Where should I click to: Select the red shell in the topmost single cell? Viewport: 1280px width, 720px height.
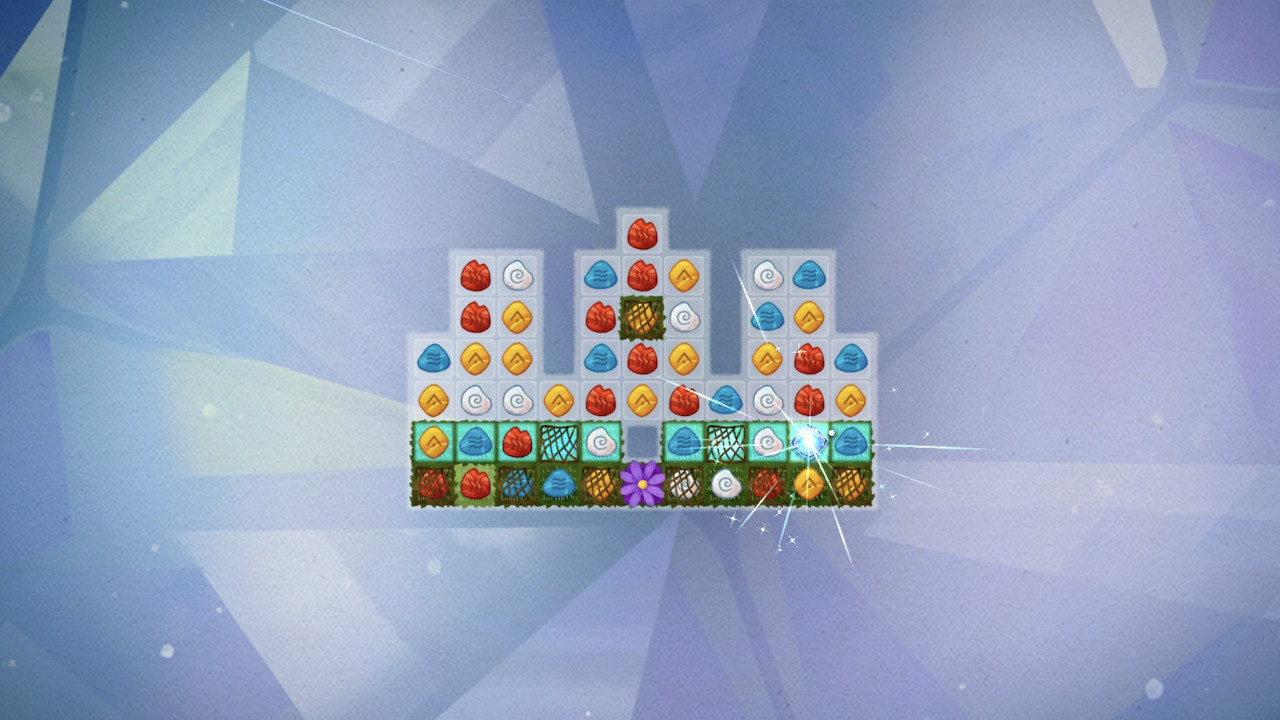point(642,234)
